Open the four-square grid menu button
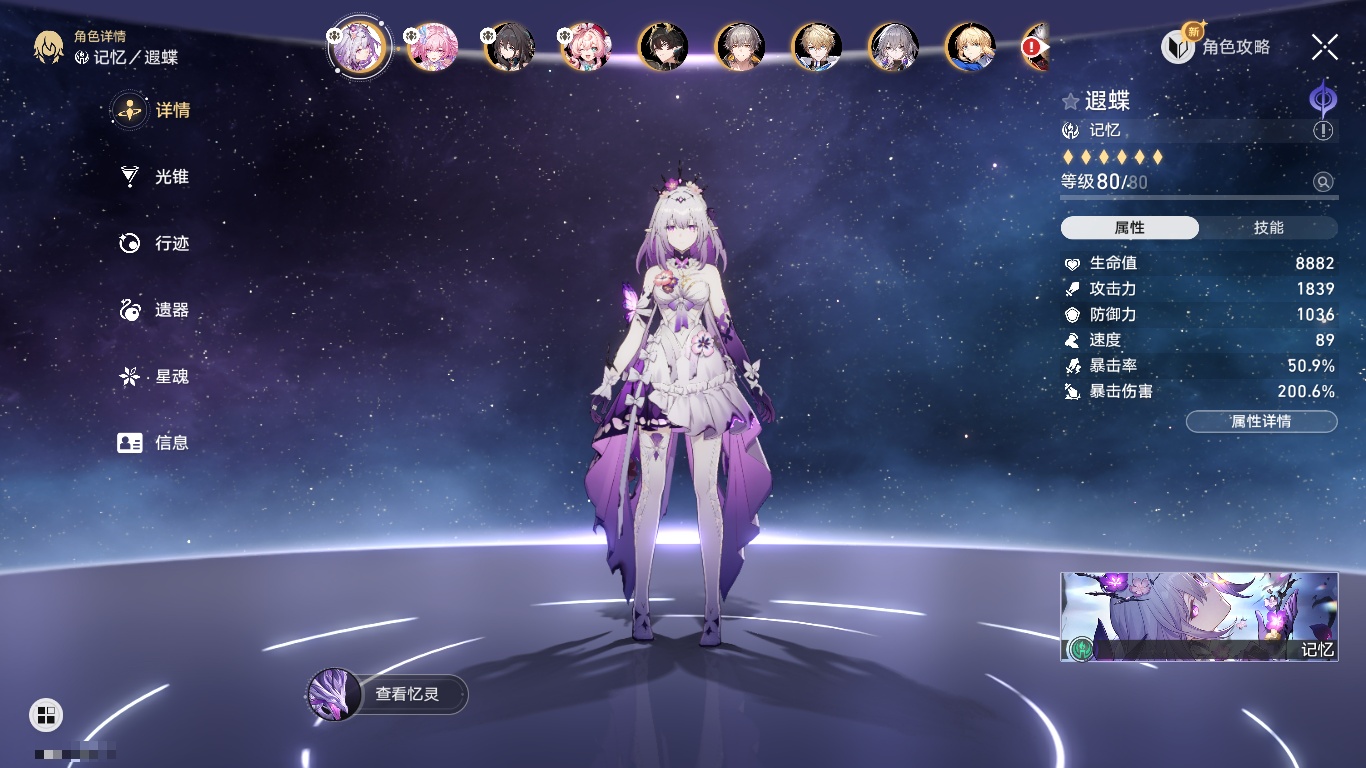The width and height of the screenshot is (1366, 768). tap(46, 714)
